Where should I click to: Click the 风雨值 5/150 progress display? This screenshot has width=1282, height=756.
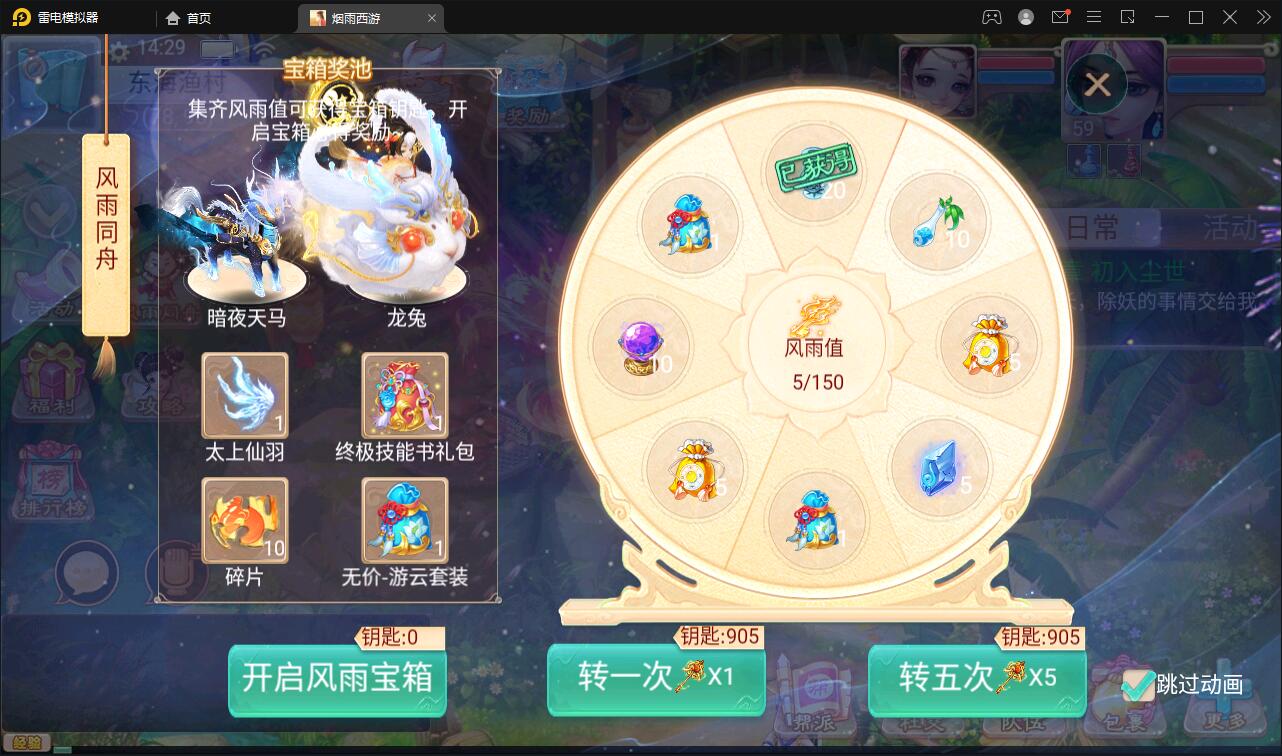817,360
